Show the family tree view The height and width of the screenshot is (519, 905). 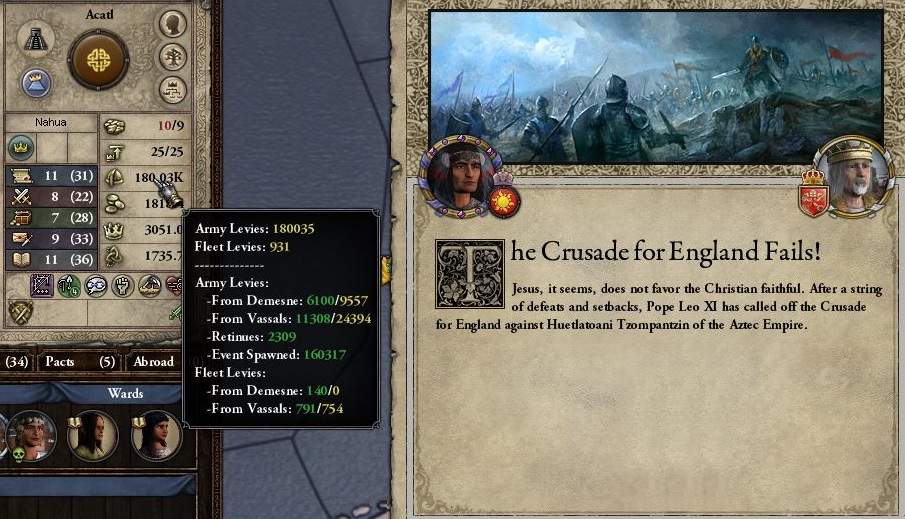click(x=173, y=56)
